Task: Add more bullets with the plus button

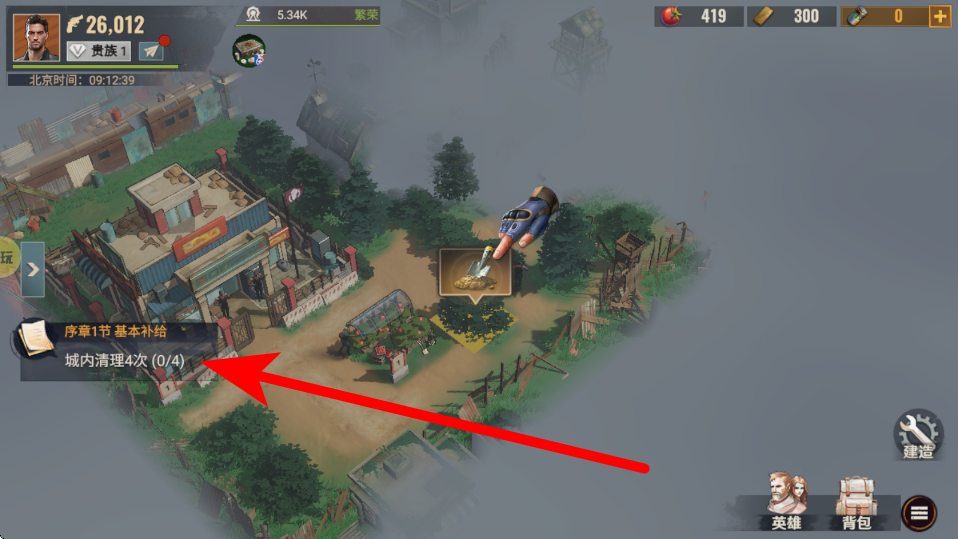Action: click(939, 16)
